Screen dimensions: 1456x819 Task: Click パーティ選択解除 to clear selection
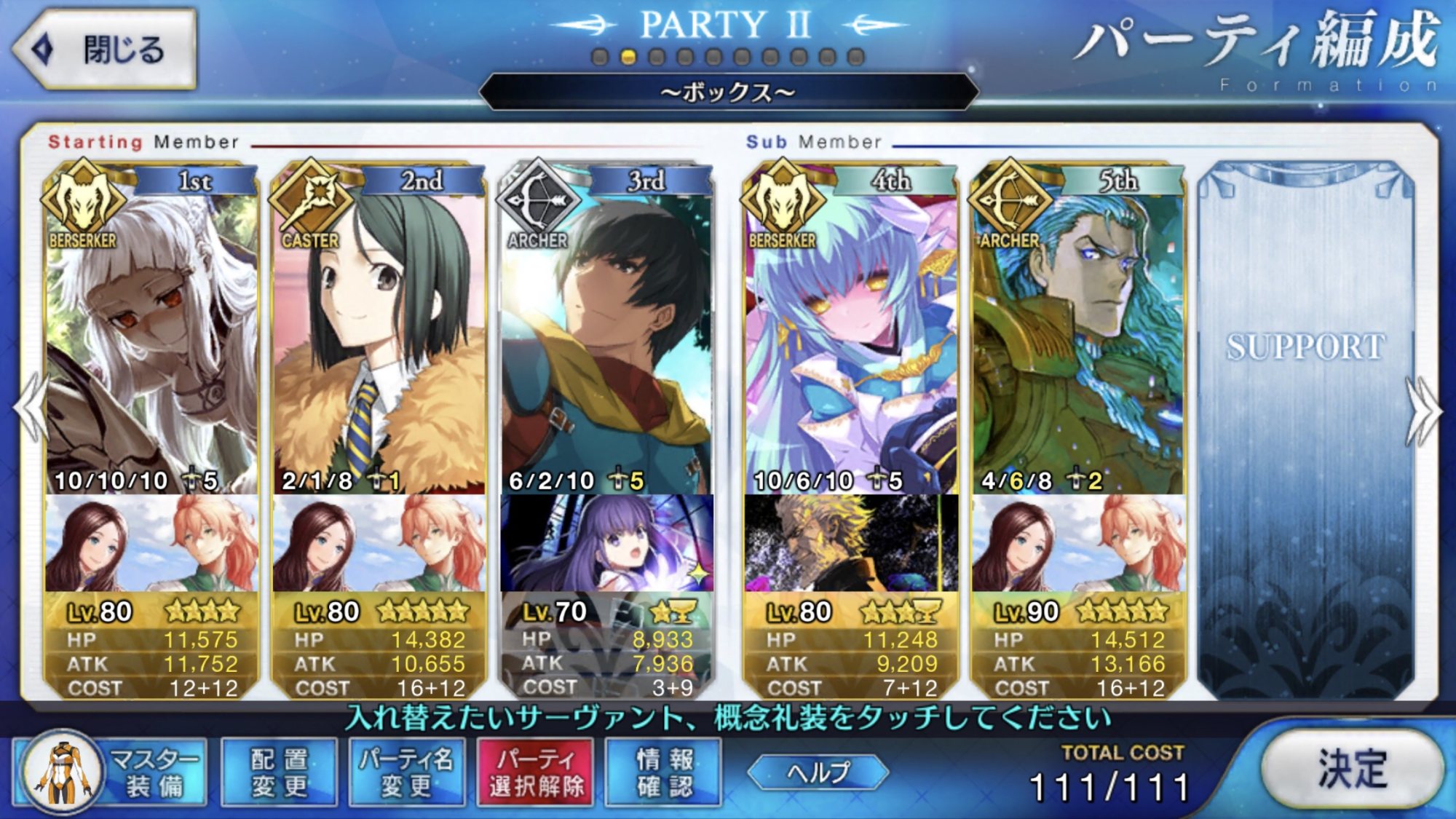pyautogui.click(x=536, y=773)
